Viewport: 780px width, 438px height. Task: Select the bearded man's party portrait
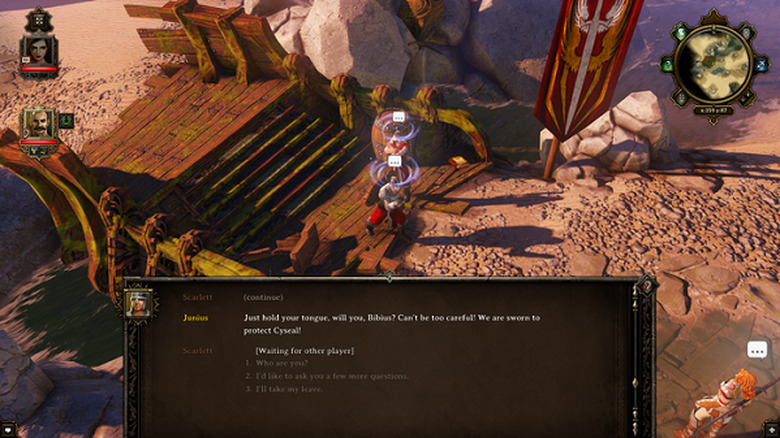click(38, 124)
